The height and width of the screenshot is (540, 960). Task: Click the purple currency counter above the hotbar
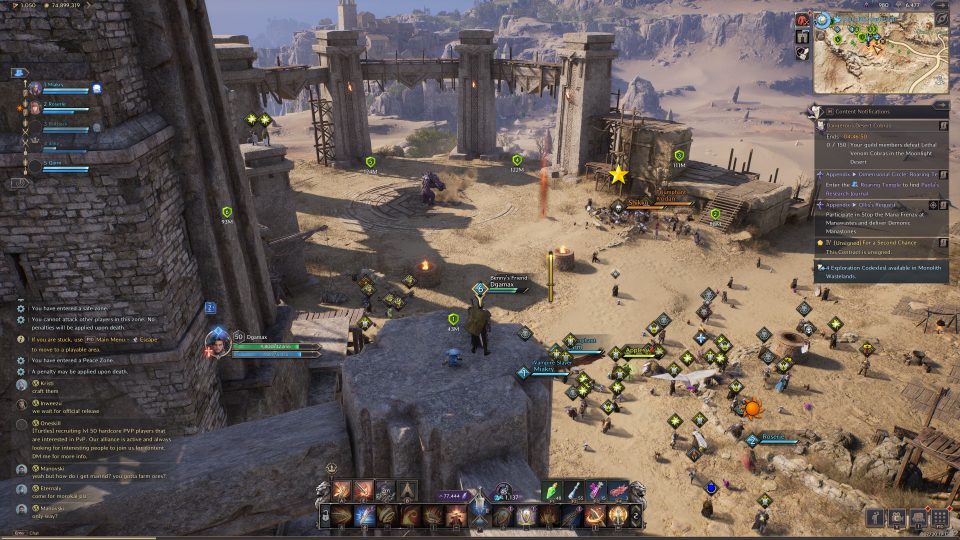coord(454,495)
